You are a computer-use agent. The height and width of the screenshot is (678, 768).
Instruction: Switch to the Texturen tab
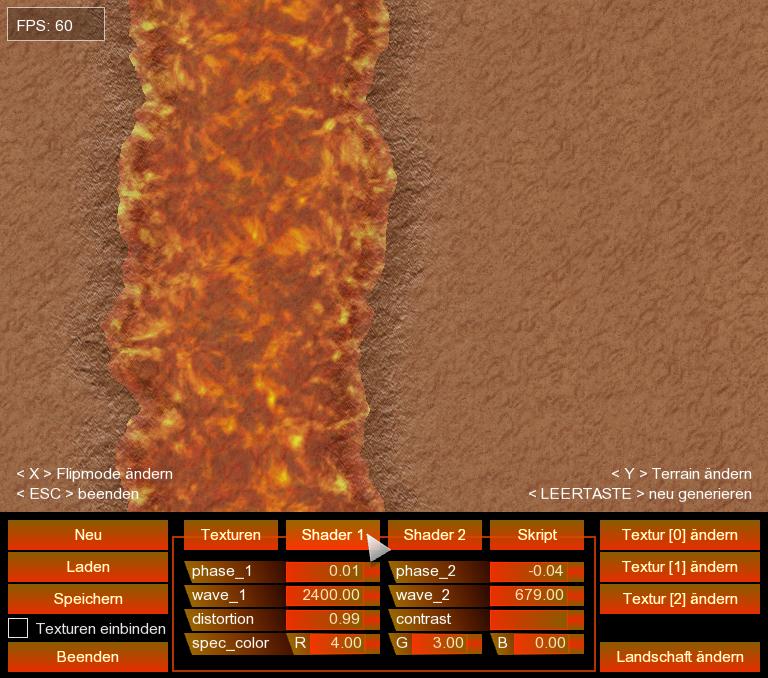click(x=231, y=535)
